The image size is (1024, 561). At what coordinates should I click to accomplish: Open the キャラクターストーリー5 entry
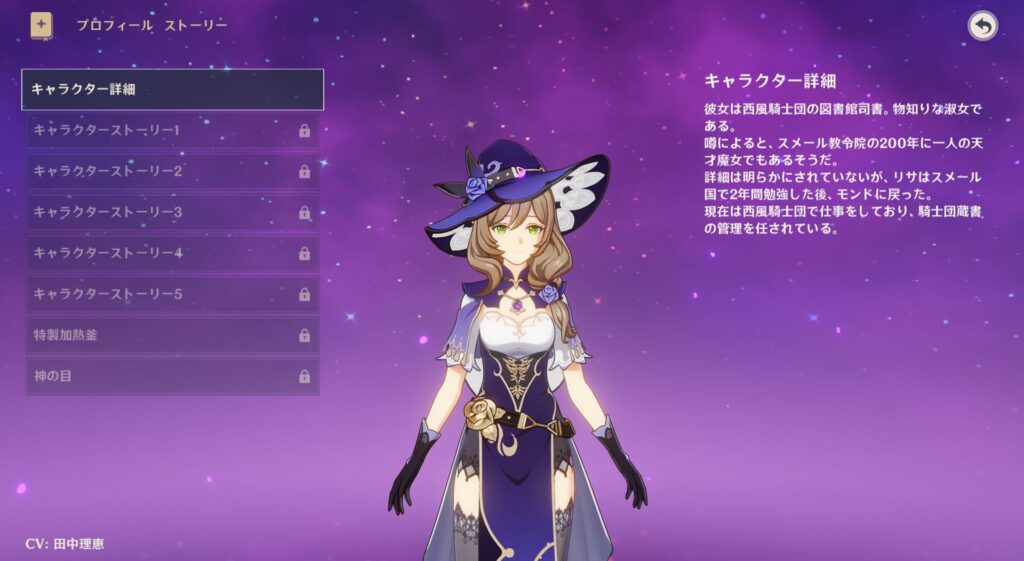point(172,294)
